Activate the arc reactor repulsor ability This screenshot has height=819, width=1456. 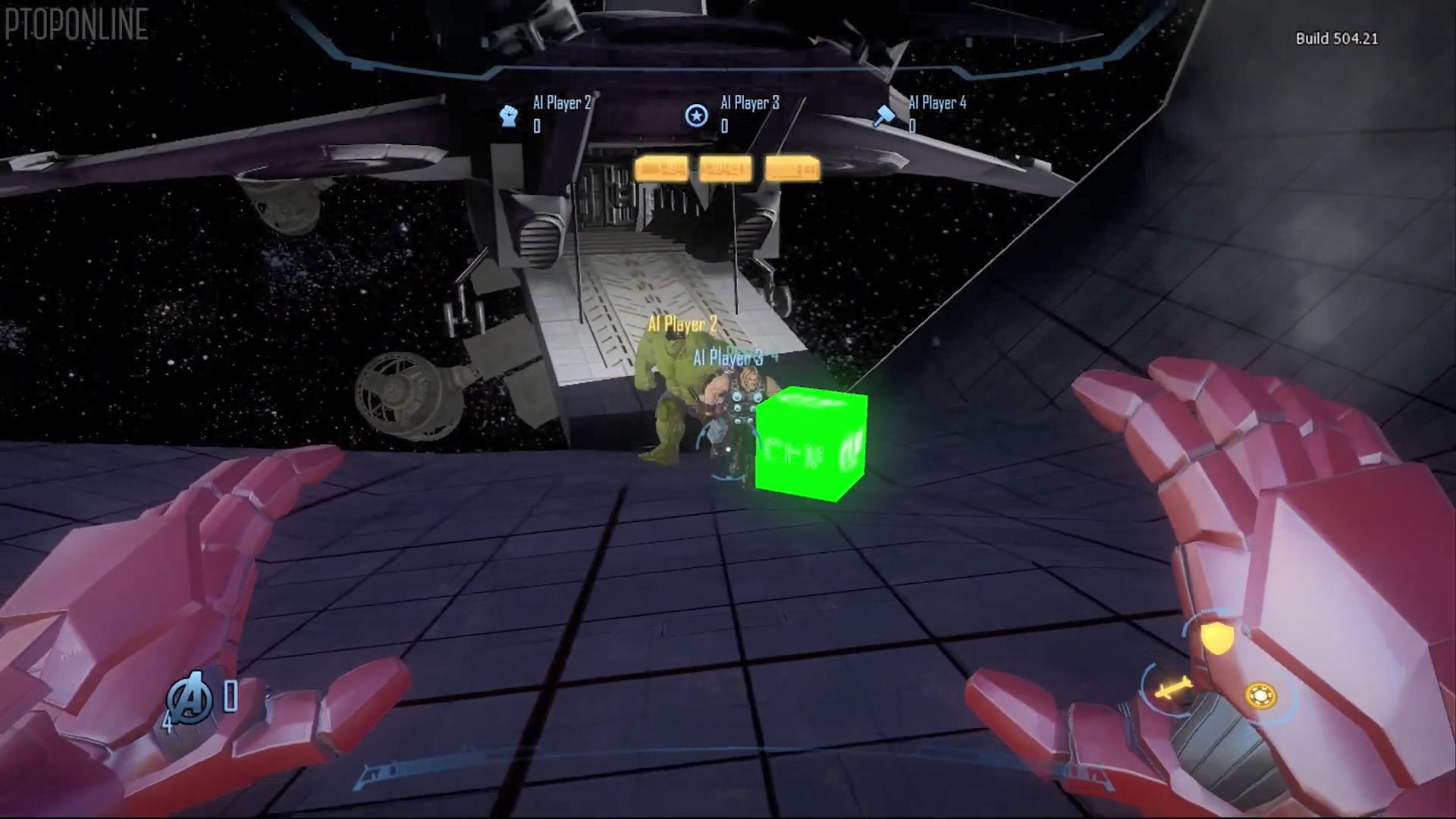click(x=1260, y=695)
